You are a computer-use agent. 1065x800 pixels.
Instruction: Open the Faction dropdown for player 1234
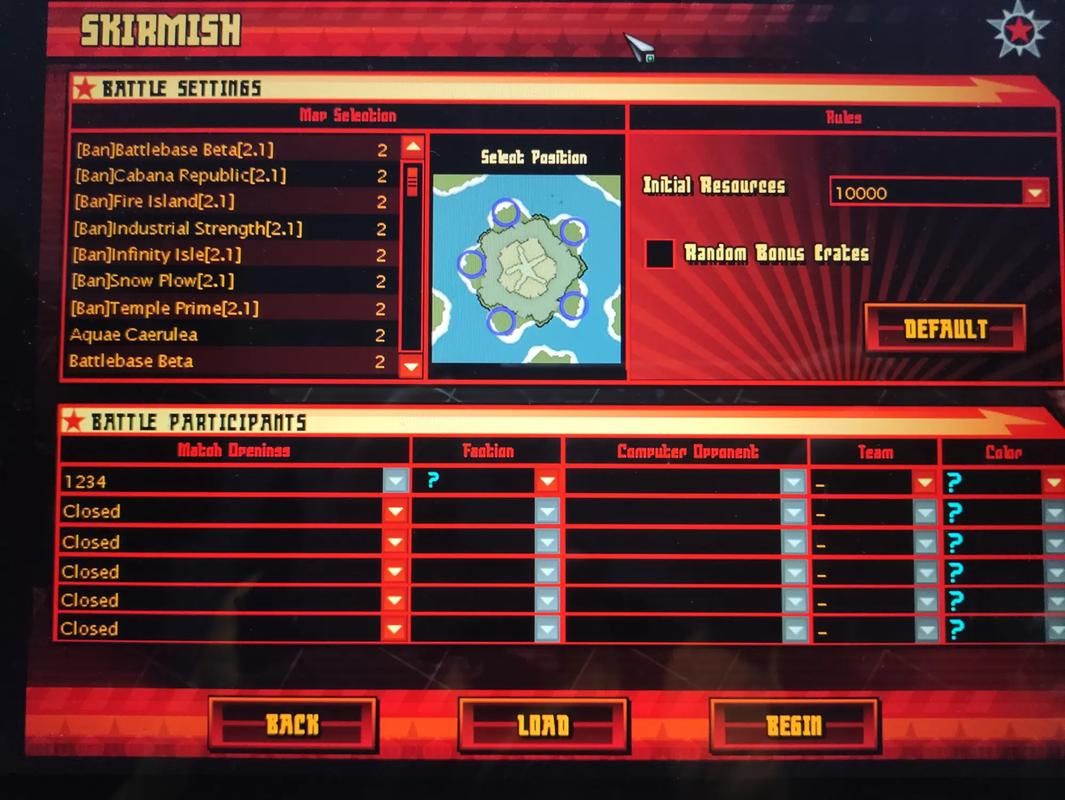[x=546, y=482]
